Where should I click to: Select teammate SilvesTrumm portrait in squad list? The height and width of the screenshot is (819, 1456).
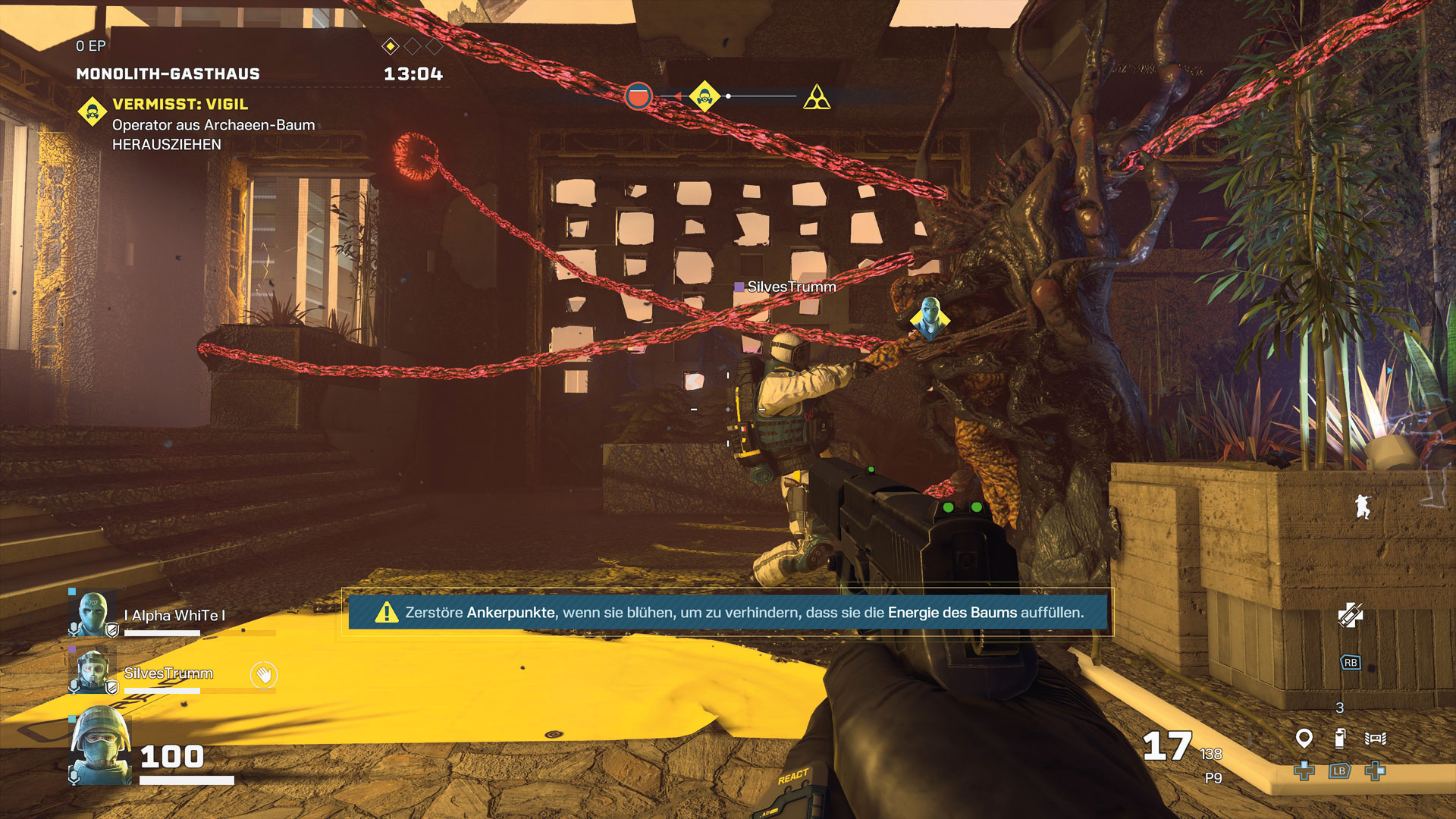93,671
